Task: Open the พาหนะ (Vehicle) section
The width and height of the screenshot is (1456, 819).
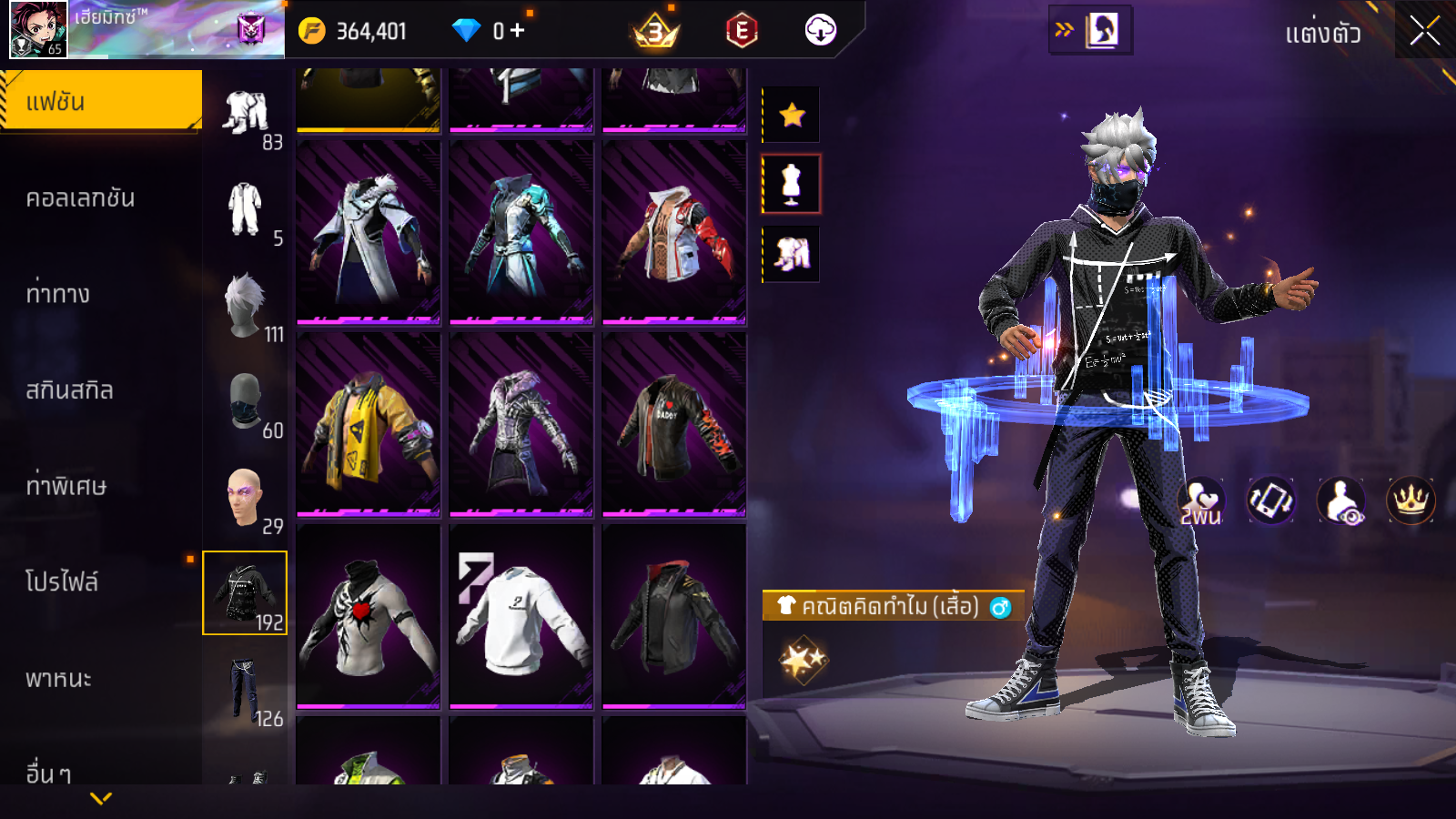Action: [x=58, y=679]
